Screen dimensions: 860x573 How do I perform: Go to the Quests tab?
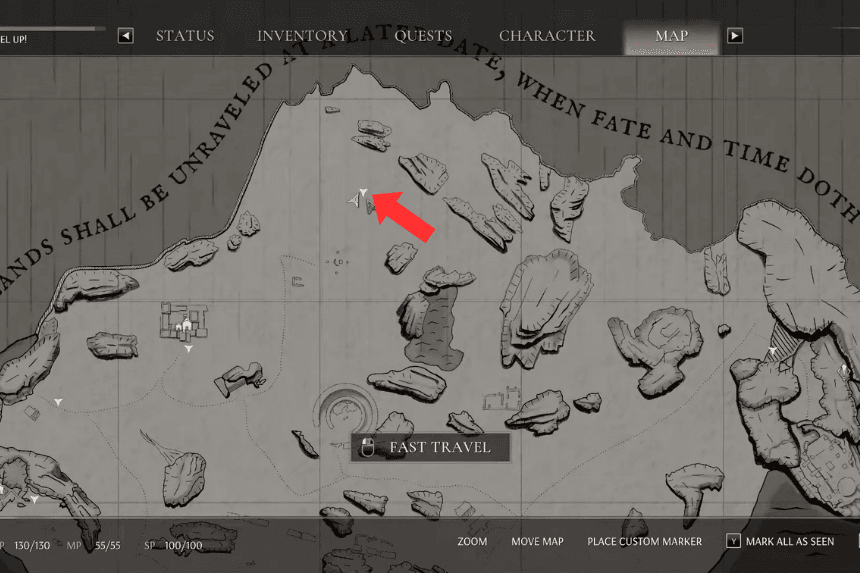click(423, 36)
